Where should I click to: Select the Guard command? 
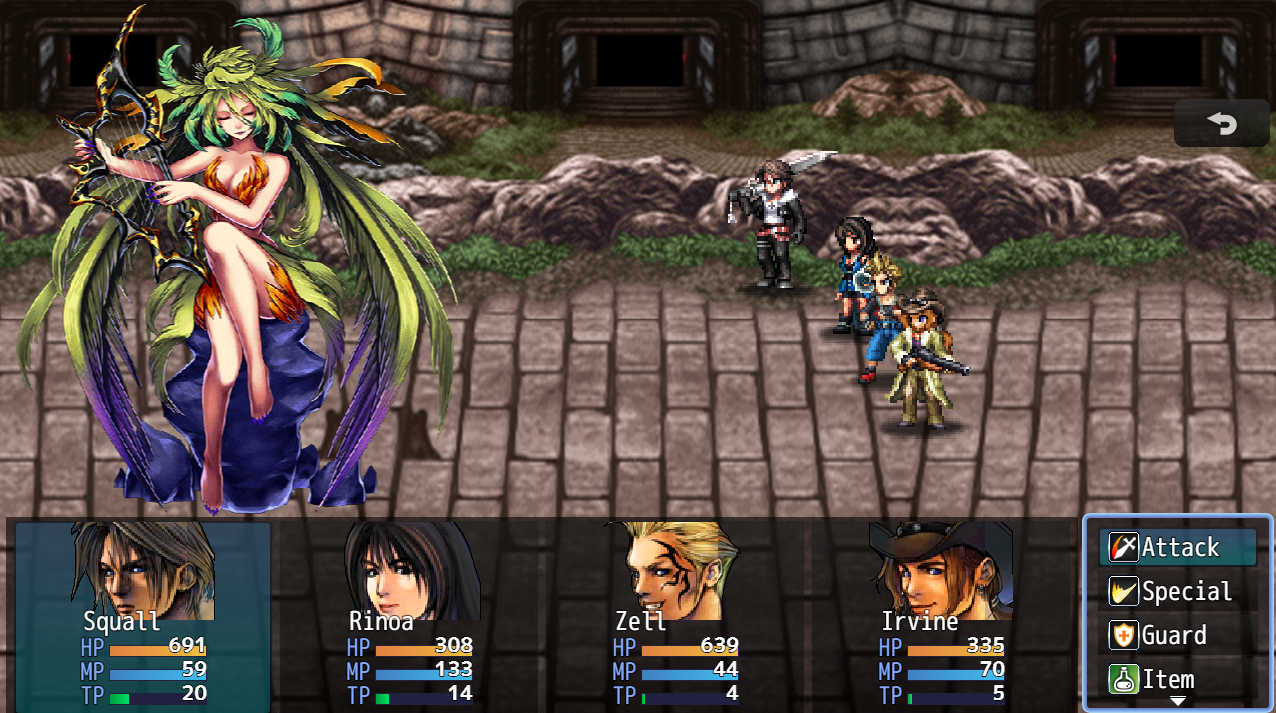(1178, 636)
